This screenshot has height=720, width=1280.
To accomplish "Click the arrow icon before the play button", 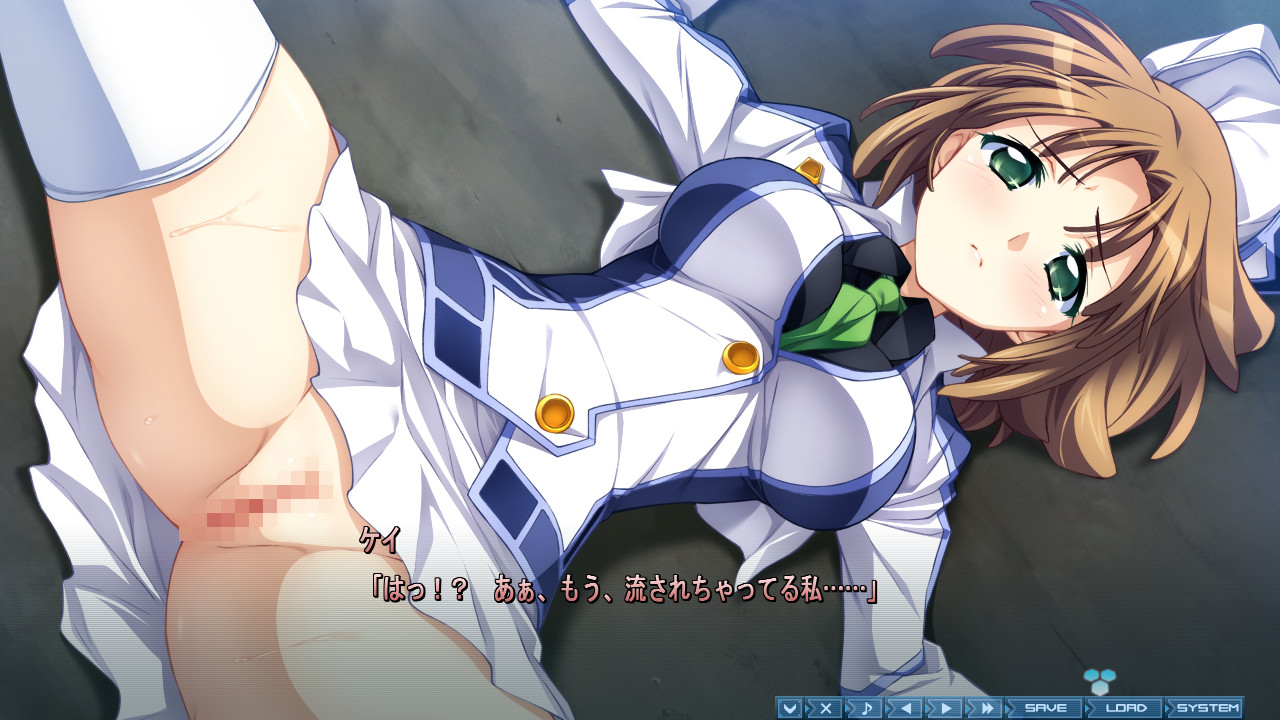I will coord(930,707).
